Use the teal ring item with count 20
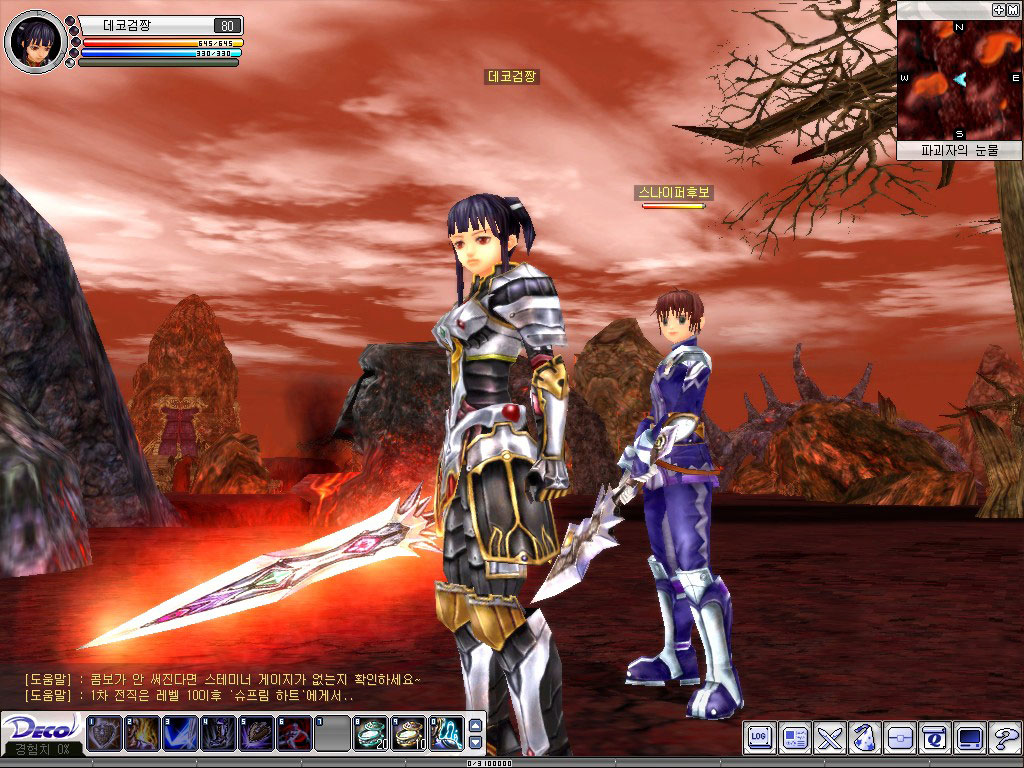The height and width of the screenshot is (768, 1024). [371, 734]
